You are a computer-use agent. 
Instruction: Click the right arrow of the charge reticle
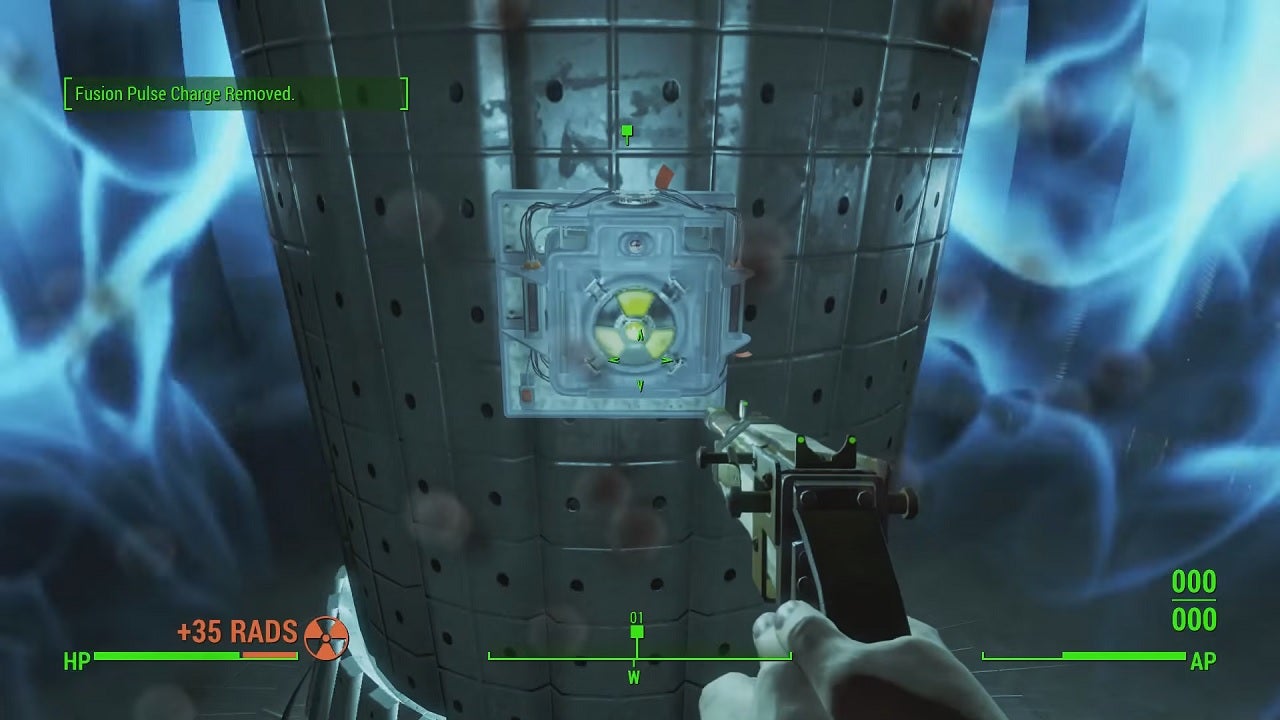666,361
